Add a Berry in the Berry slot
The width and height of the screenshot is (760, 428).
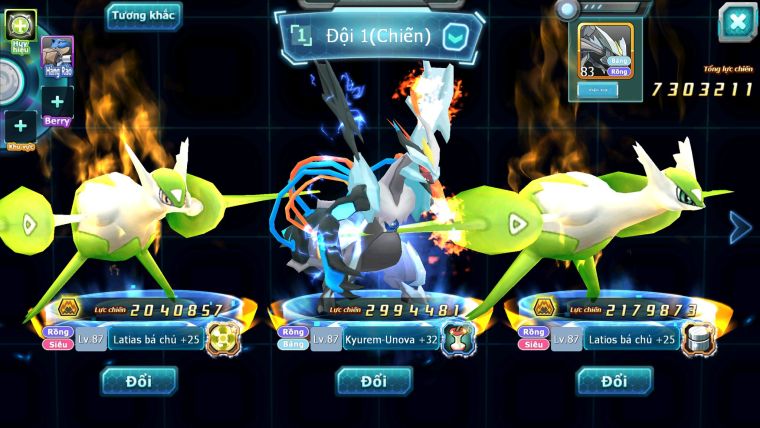pyautogui.click(x=57, y=103)
